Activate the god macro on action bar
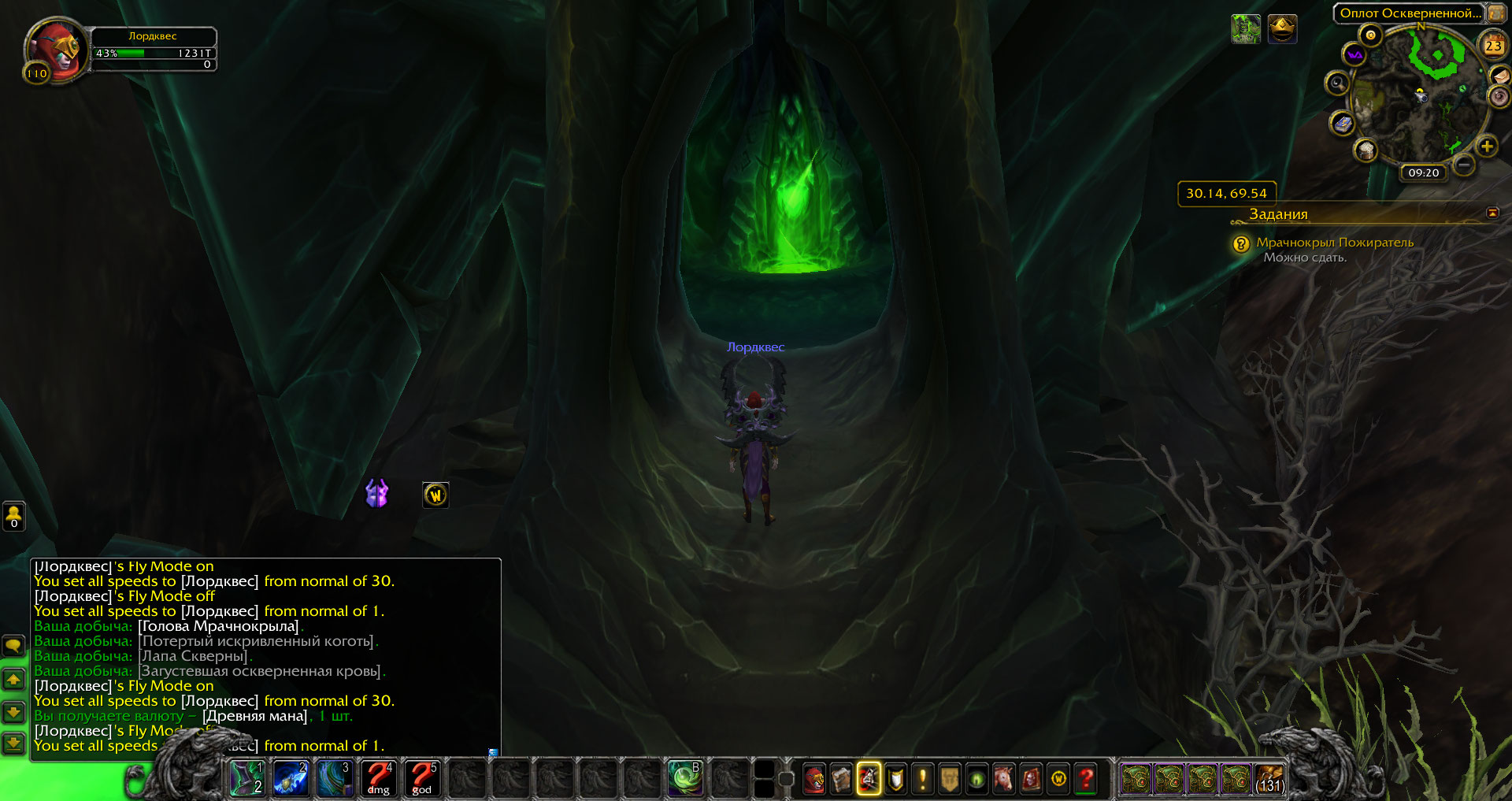The image size is (1512, 801). pos(422,778)
